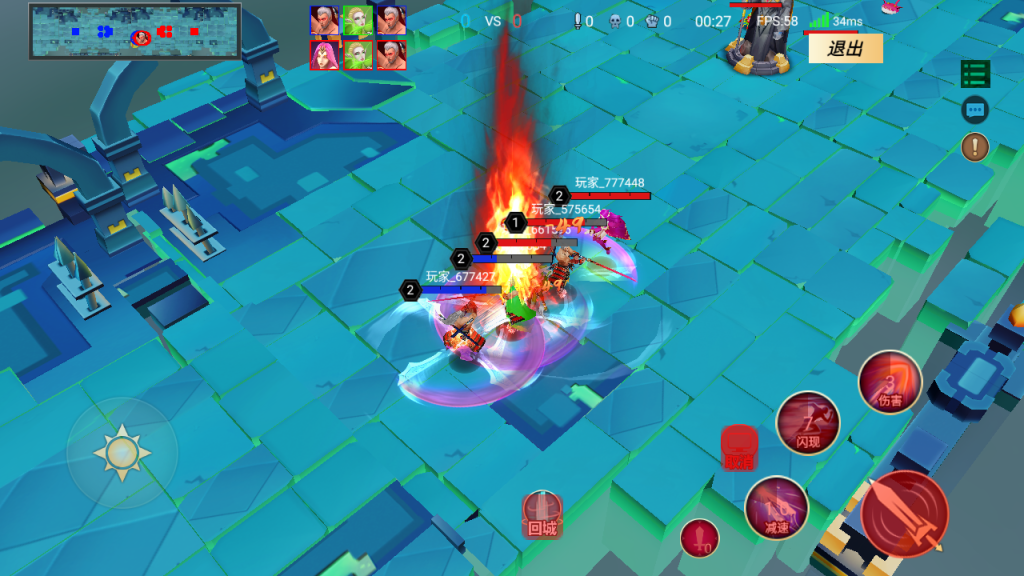1024x576 pixels.
Task: Tap the small red sword icon button
Action: tap(700, 539)
